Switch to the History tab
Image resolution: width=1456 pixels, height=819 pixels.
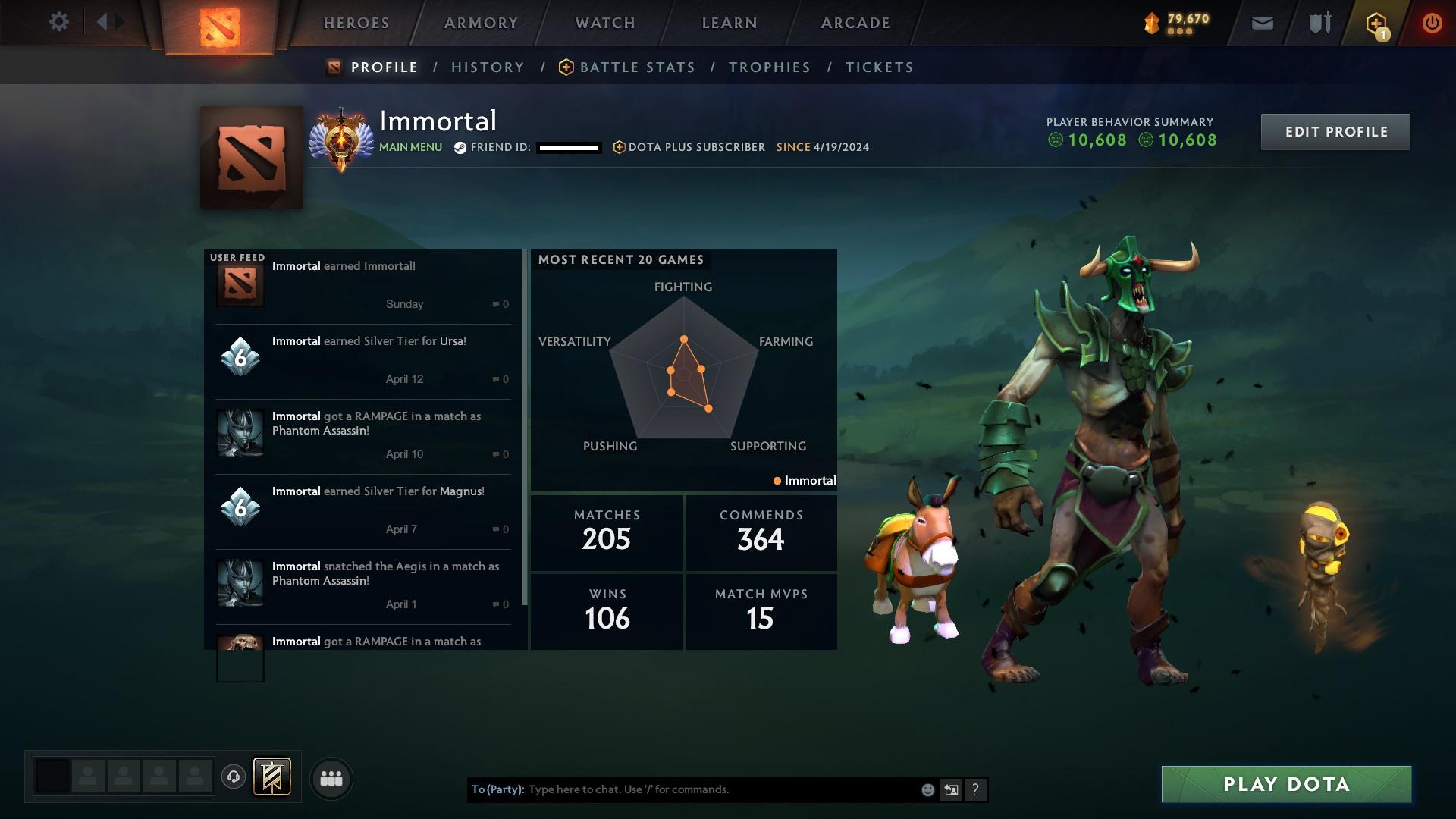[x=488, y=67]
